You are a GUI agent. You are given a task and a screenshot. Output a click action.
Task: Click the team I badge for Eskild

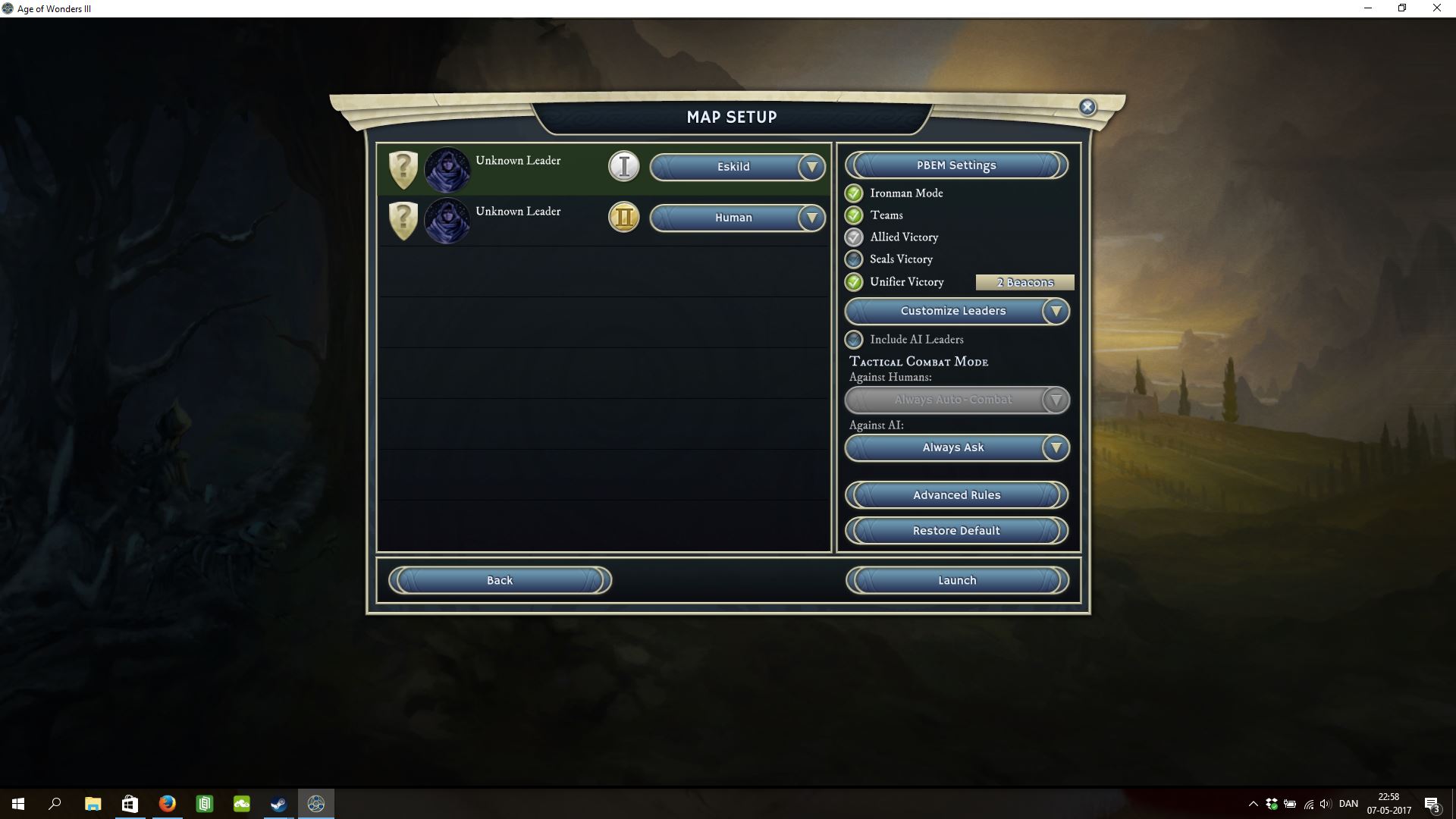[624, 166]
